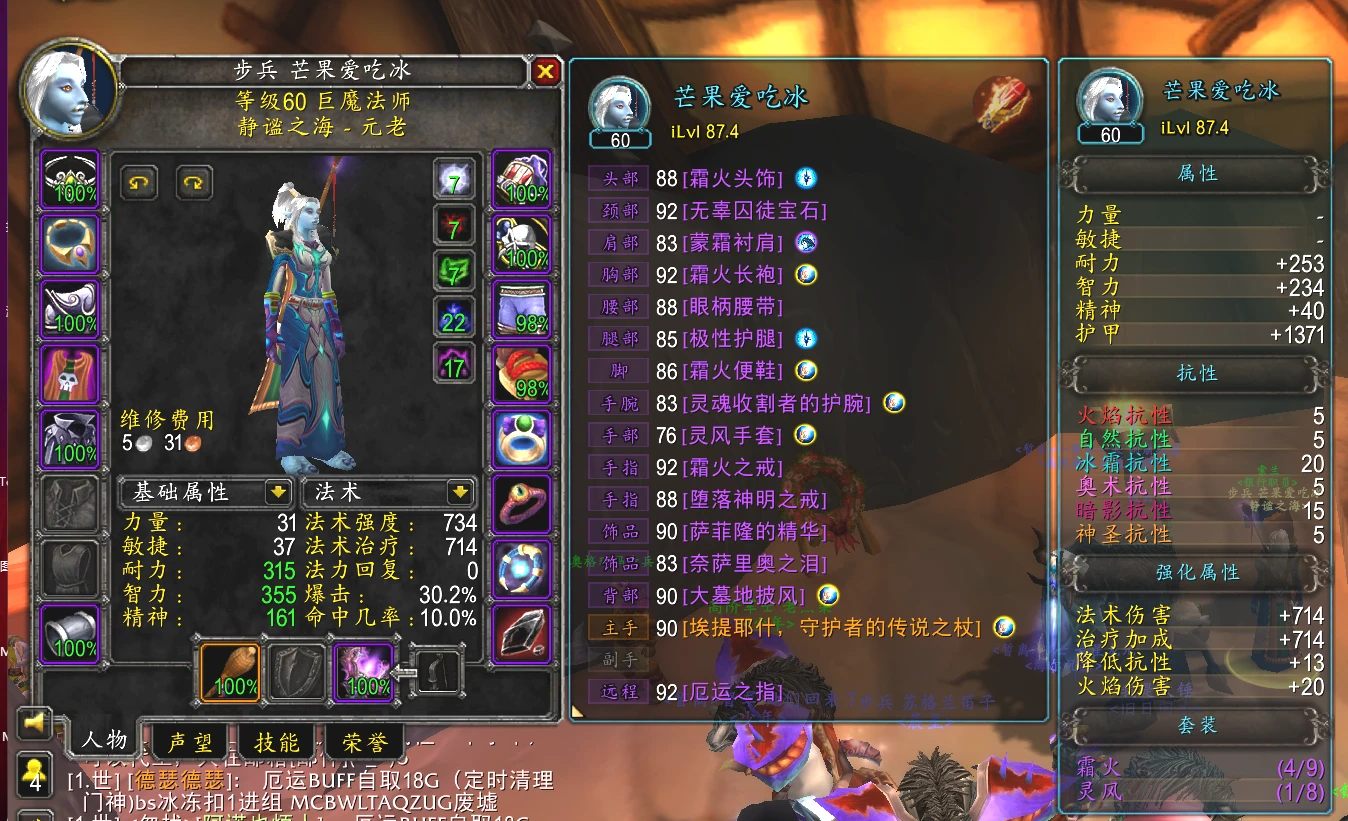Switch to the 声望 tab

tap(190, 741)
